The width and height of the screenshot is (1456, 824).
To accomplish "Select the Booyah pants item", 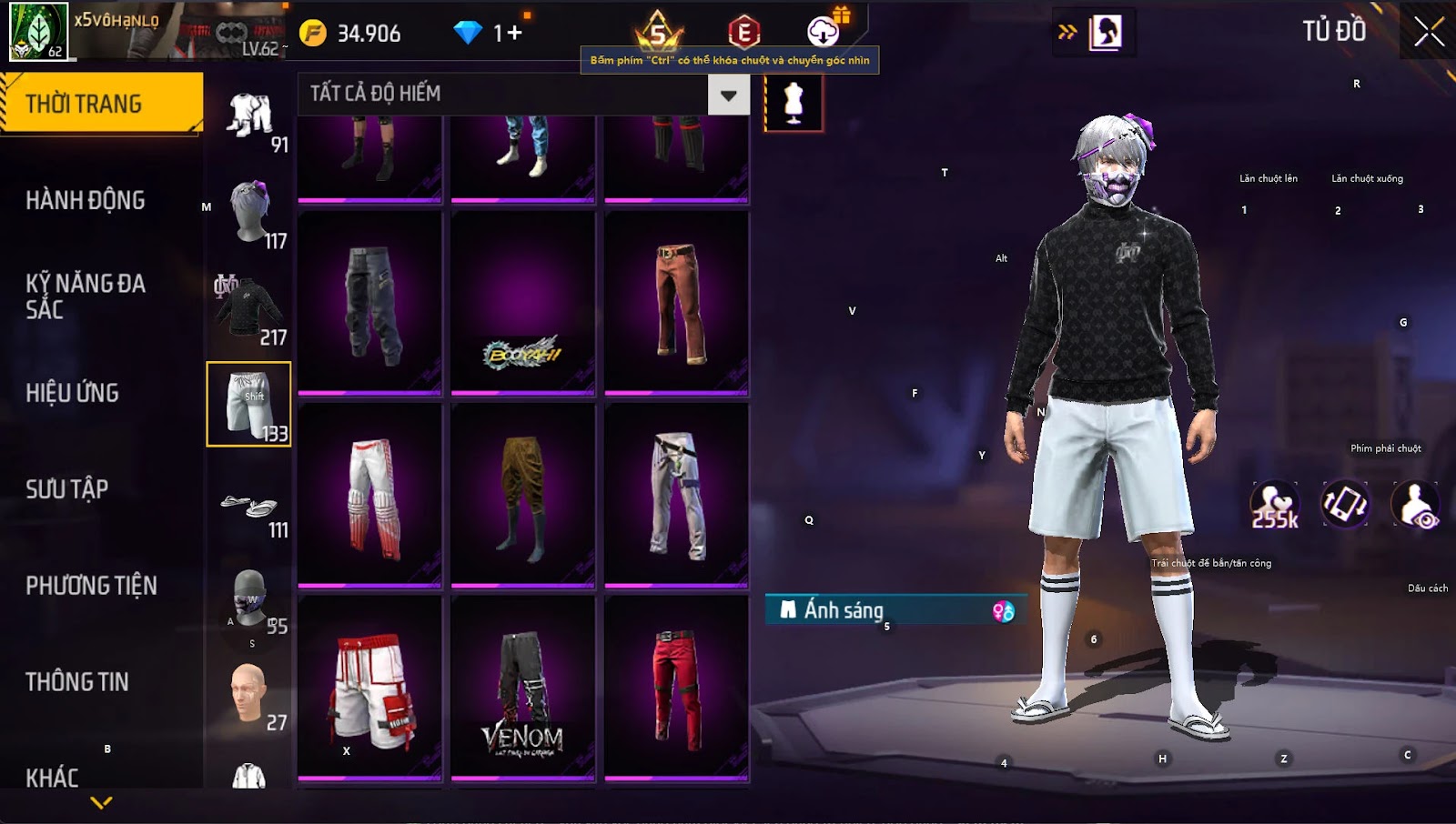I will 522,304.
